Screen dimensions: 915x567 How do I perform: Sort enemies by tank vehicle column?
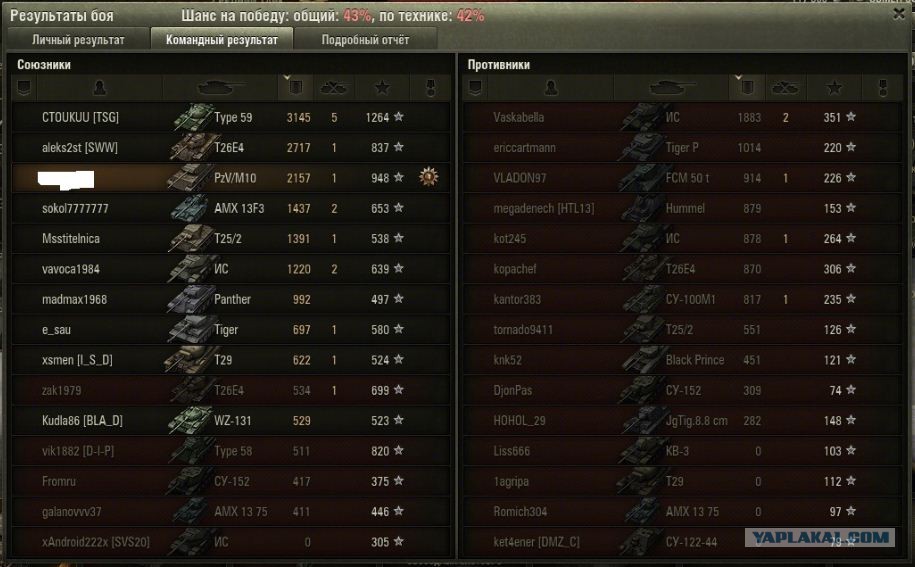[673, 88]
